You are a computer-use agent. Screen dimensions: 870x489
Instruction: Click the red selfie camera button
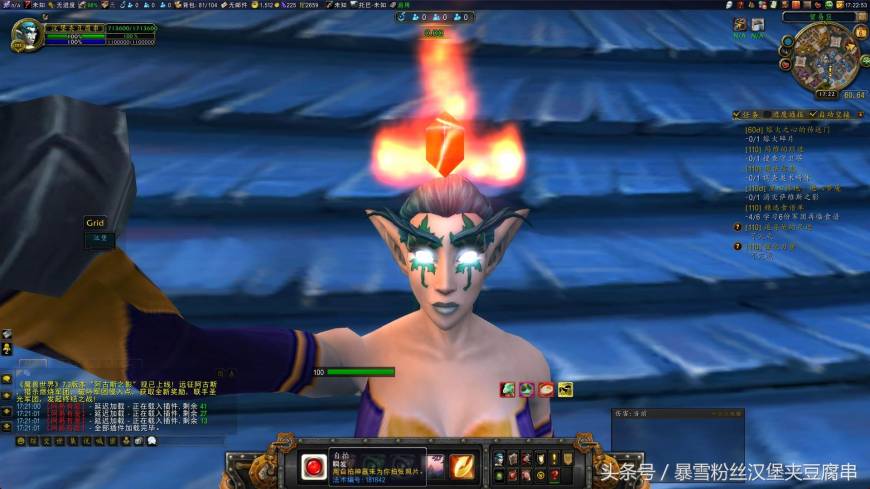tap(311, 466)
